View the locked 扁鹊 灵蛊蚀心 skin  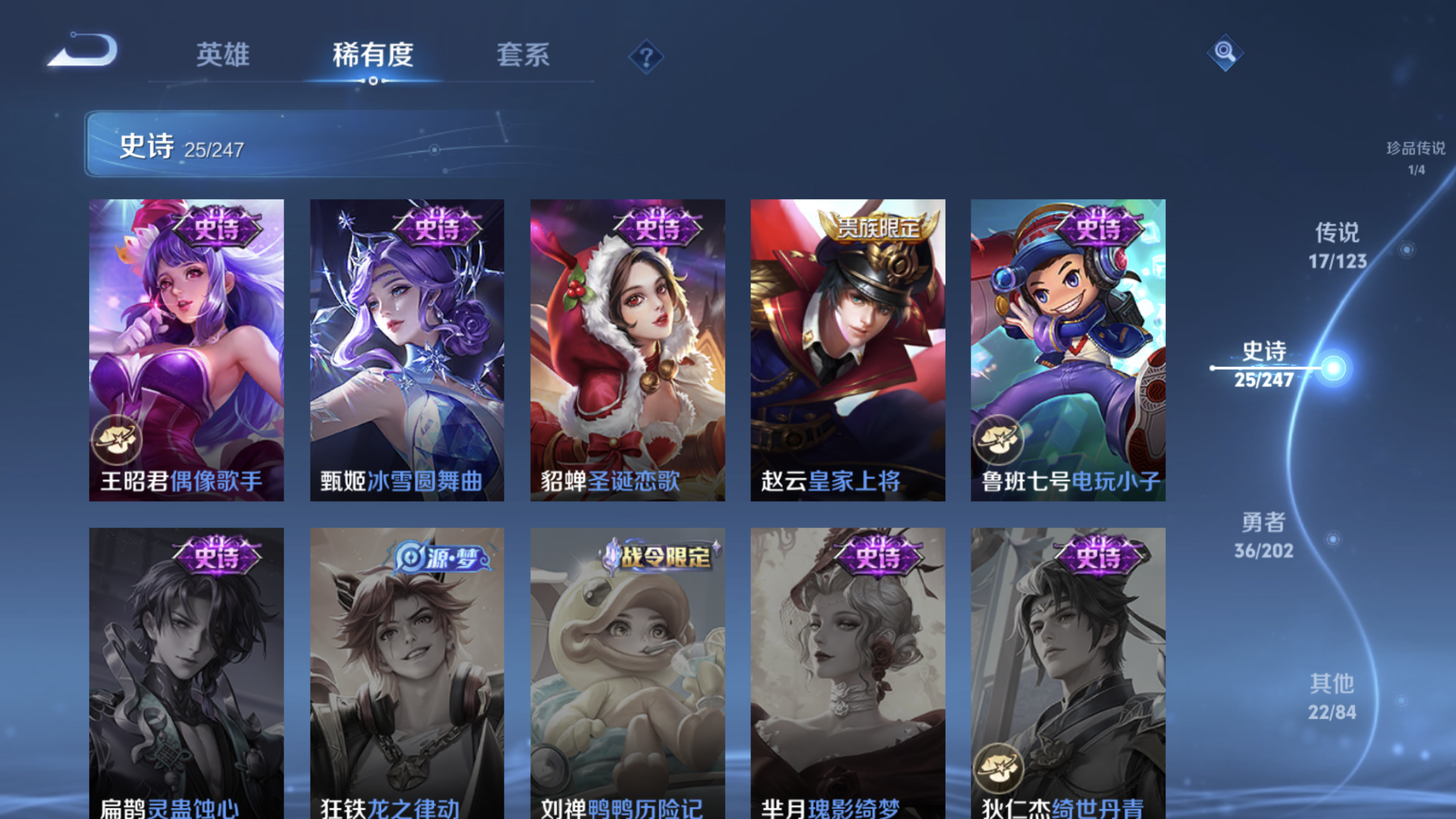pos(187,673)
